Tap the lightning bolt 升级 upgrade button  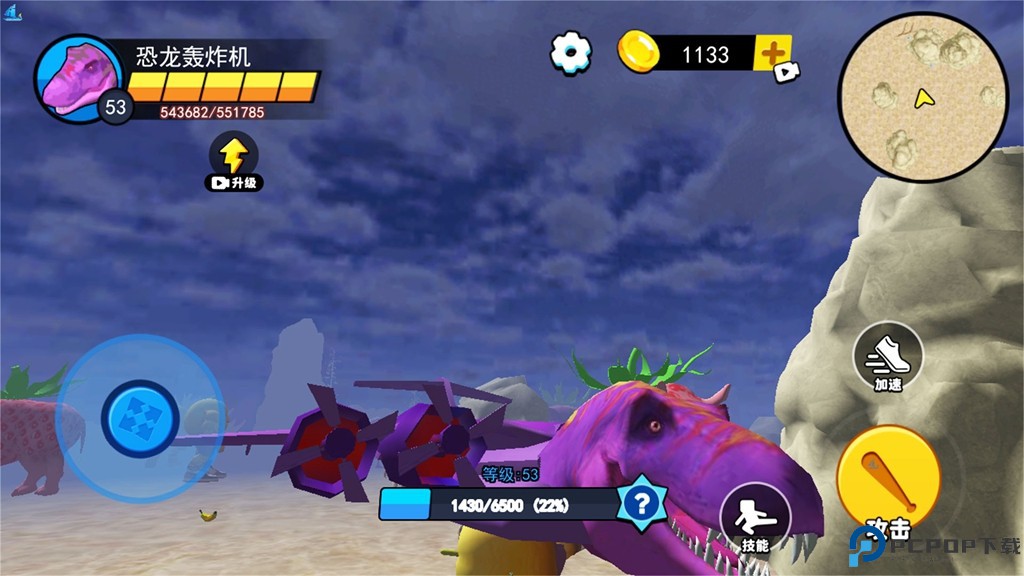point(234,158)
